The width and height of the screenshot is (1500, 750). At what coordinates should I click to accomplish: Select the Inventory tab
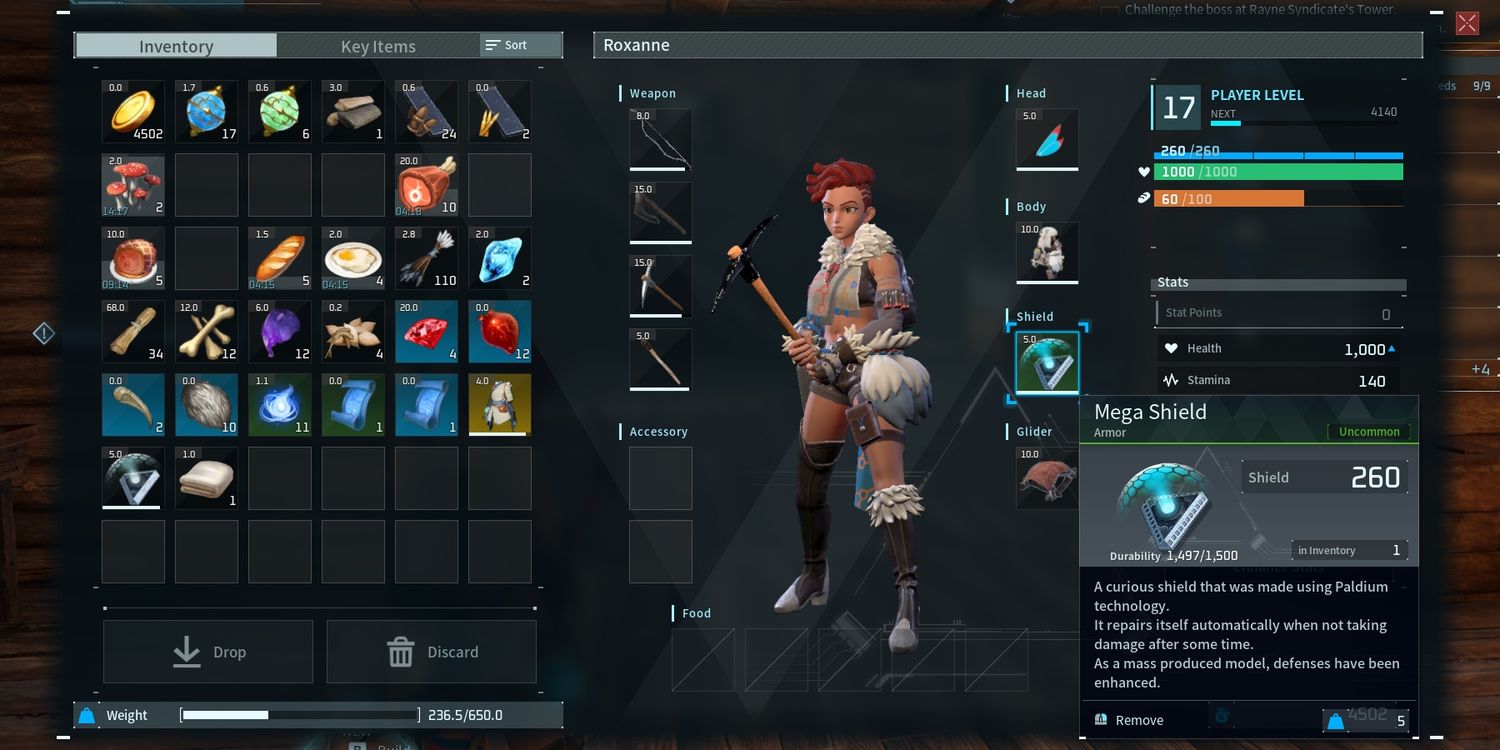tap(176, 46)
